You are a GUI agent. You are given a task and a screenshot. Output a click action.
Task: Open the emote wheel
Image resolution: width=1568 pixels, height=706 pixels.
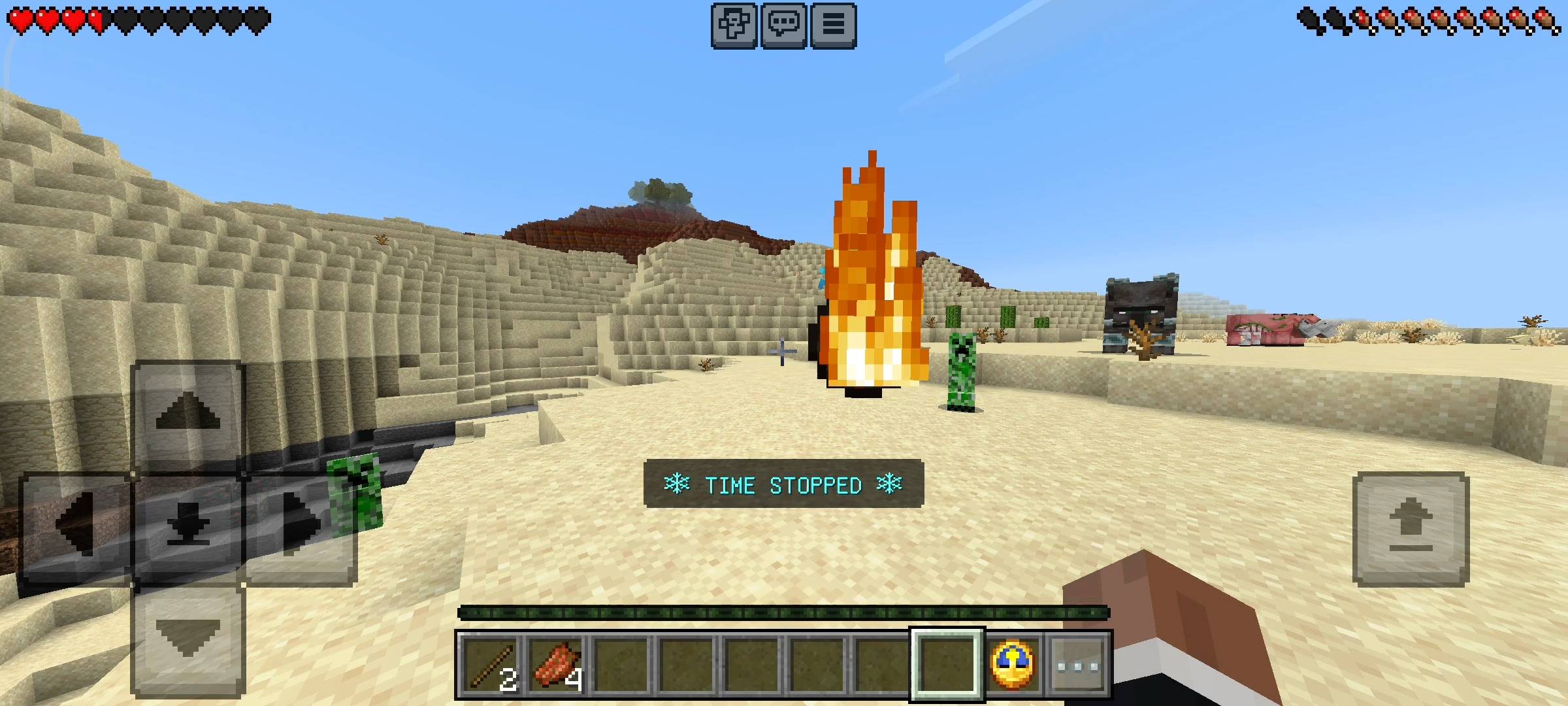(x=734, y=24)
